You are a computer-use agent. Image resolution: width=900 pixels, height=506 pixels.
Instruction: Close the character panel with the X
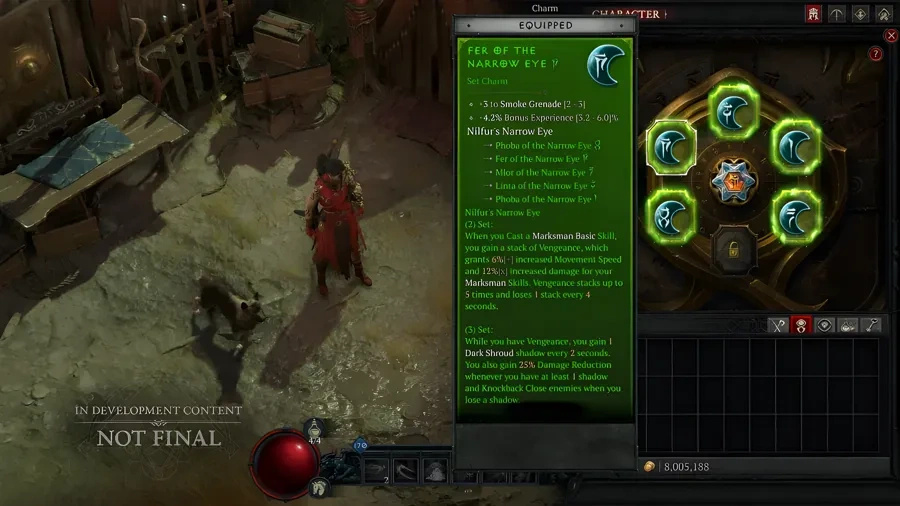pyautogui.click(x=891, y=36)
